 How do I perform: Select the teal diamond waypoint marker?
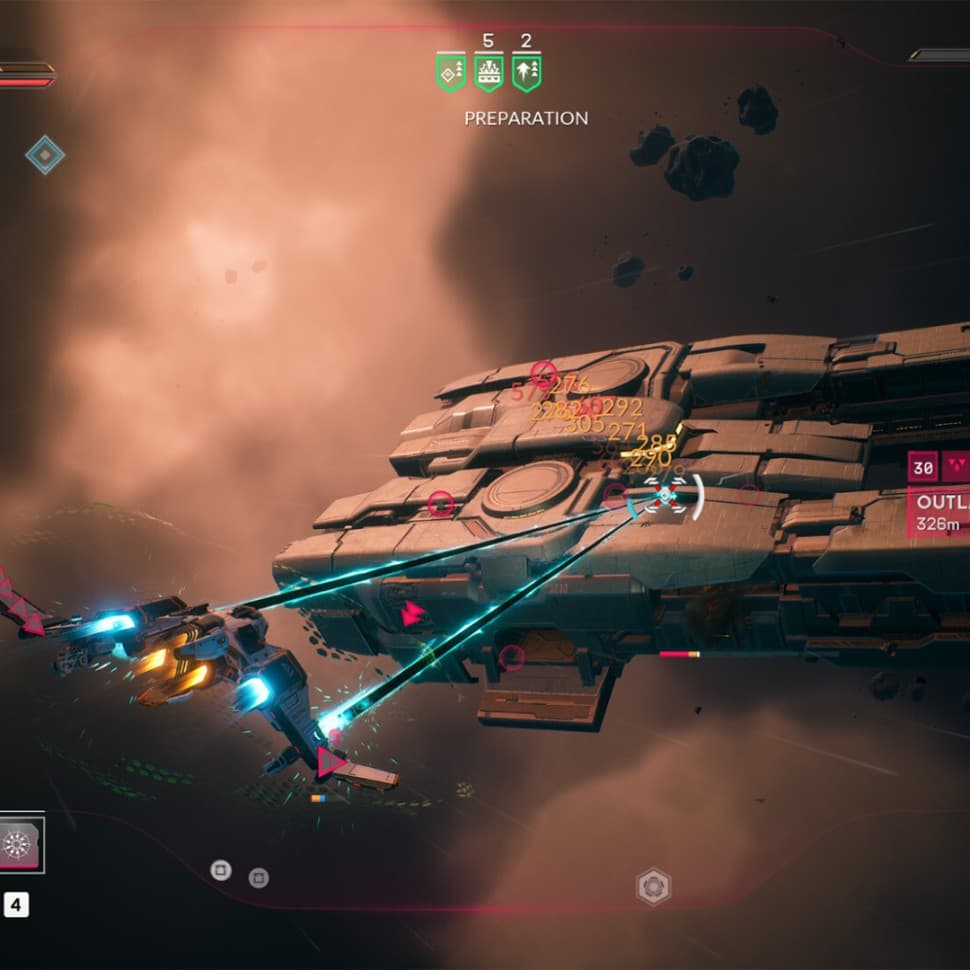(x=45, y=155)
